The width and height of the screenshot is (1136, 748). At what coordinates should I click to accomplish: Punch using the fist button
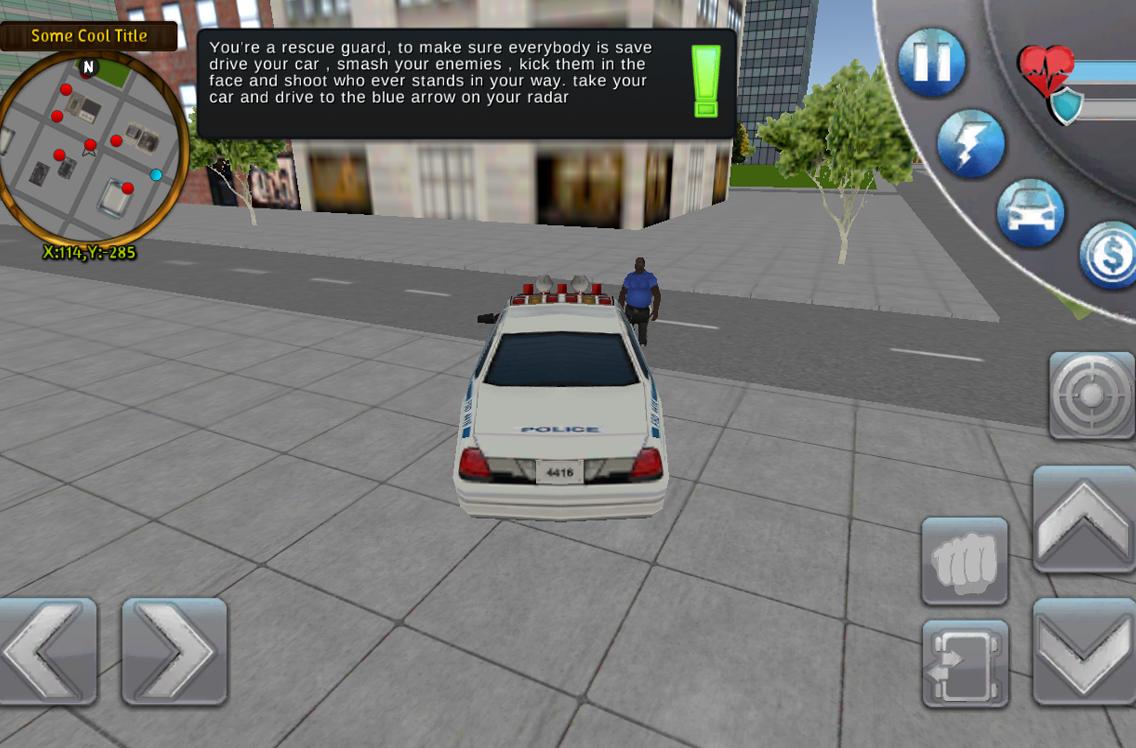964,561
